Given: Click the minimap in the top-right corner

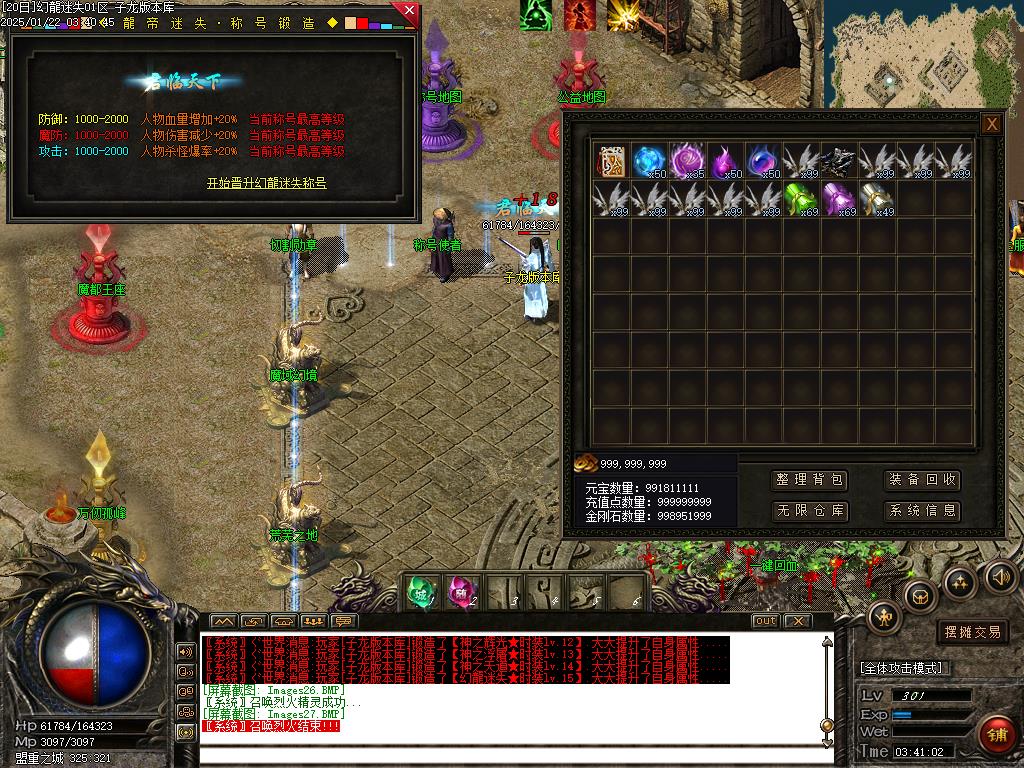Looking at the screenshot, I should click(923, 52).
